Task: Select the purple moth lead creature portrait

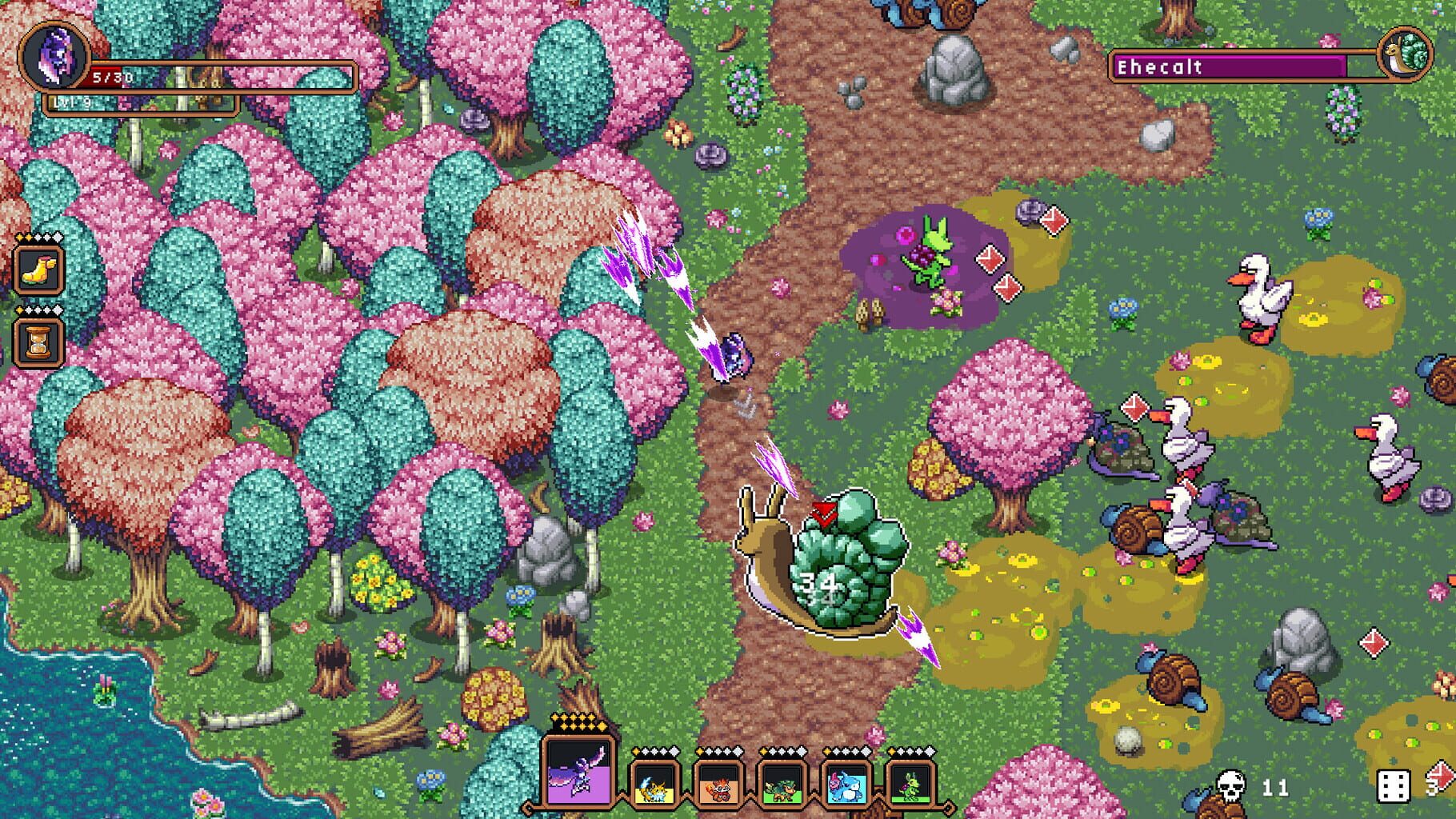Action: (578, 773)
